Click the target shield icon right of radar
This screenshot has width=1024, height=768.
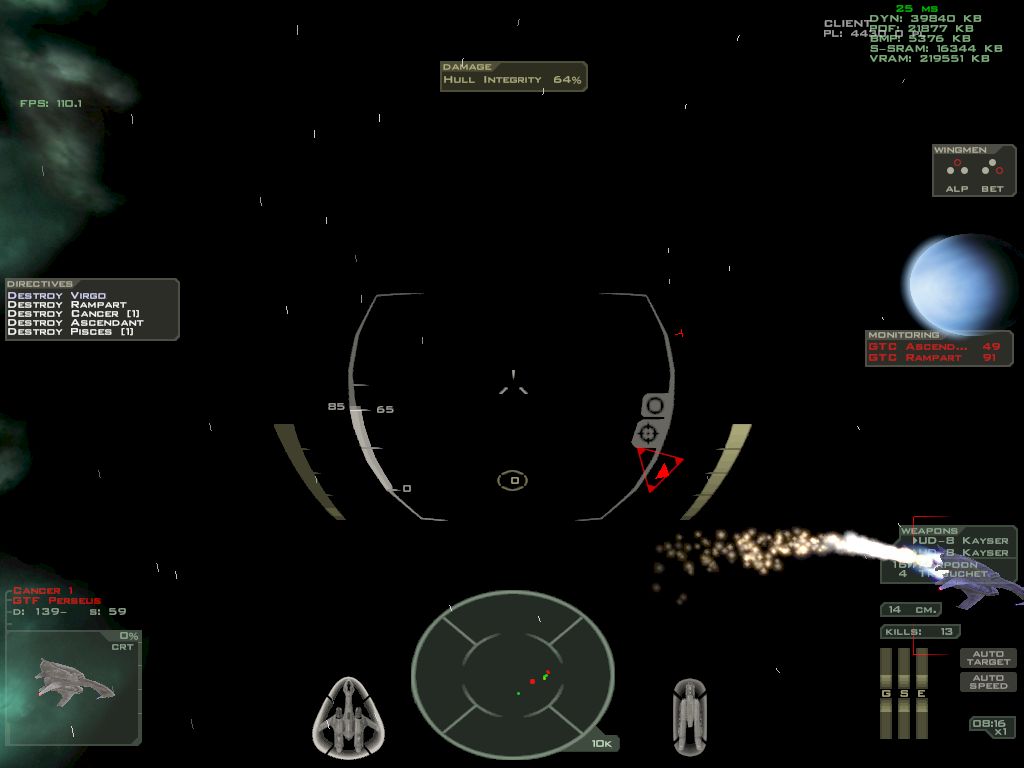pos(690,716)
